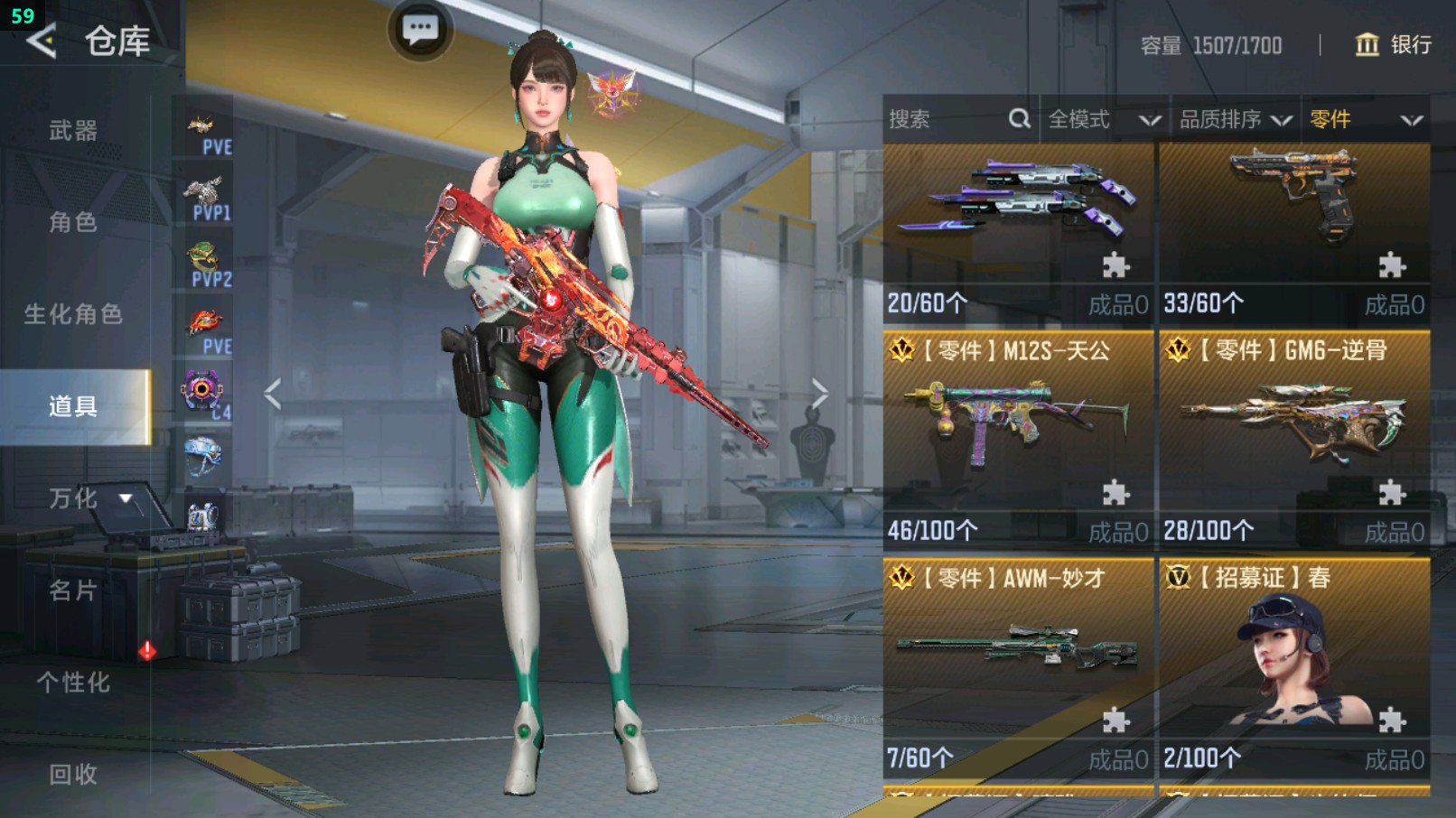The height and width of the screenshot is (818, 1456).
Task: Open the chat bubble icon
Action: click(420, 30)
